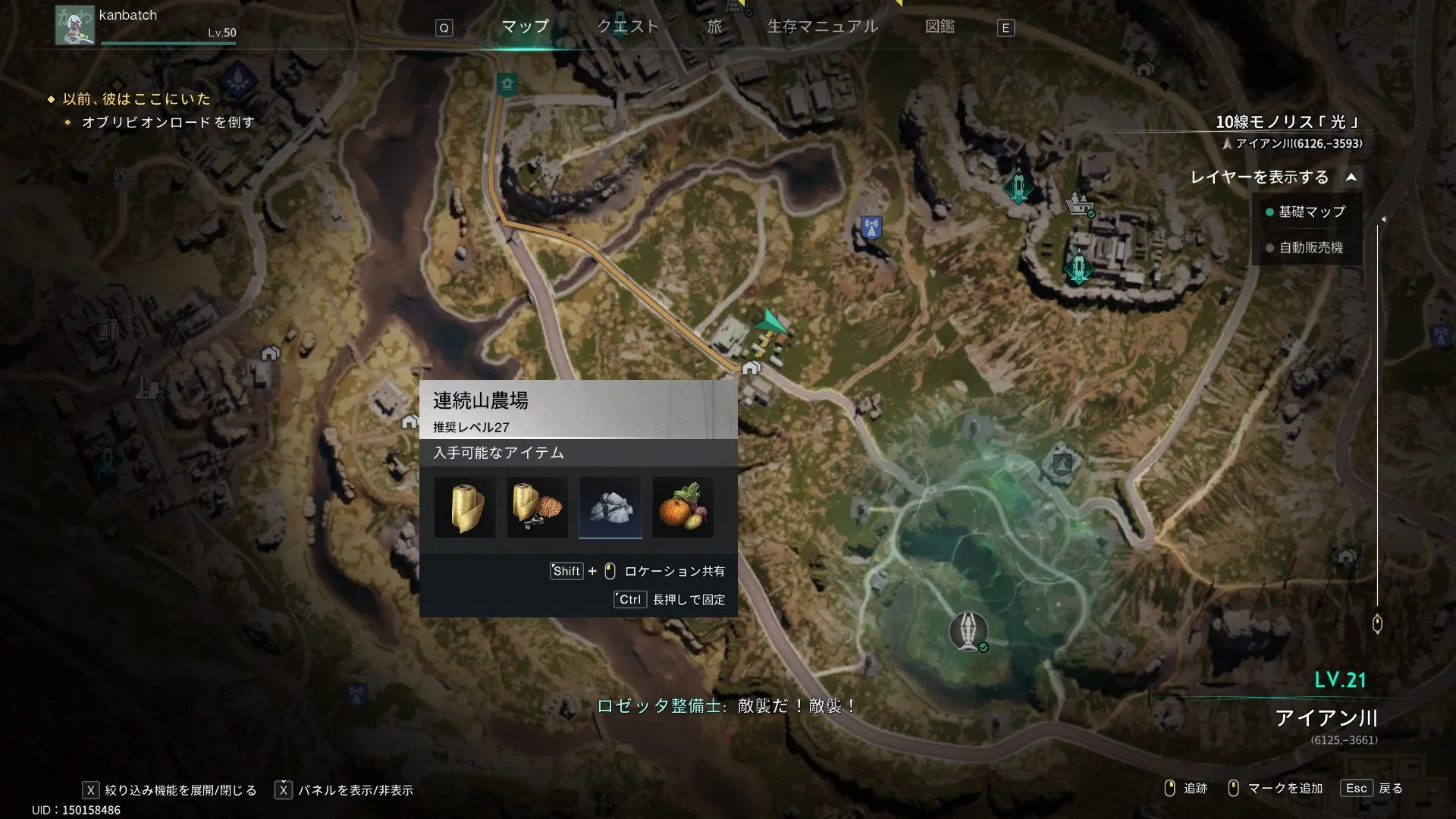Open the クエスト tab

pyautogui.click(x=628, y=27)
